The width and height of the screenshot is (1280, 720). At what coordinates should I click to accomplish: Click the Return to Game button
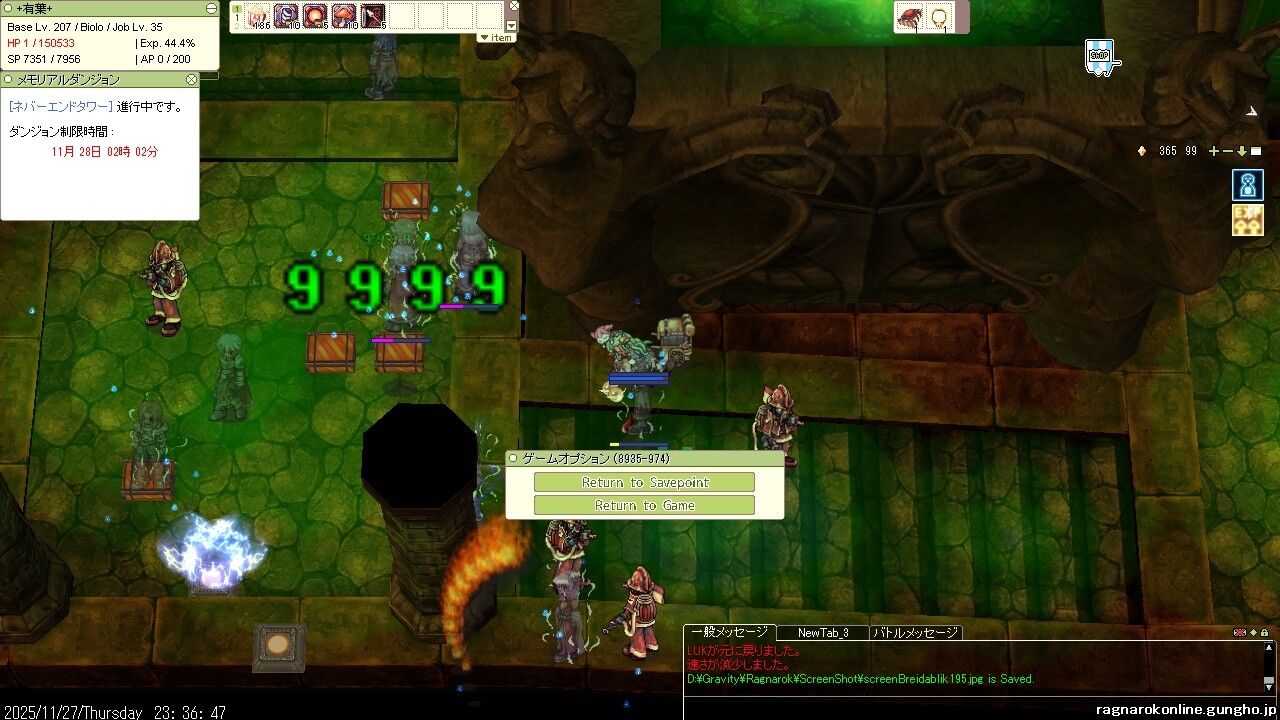click(644, 505)
